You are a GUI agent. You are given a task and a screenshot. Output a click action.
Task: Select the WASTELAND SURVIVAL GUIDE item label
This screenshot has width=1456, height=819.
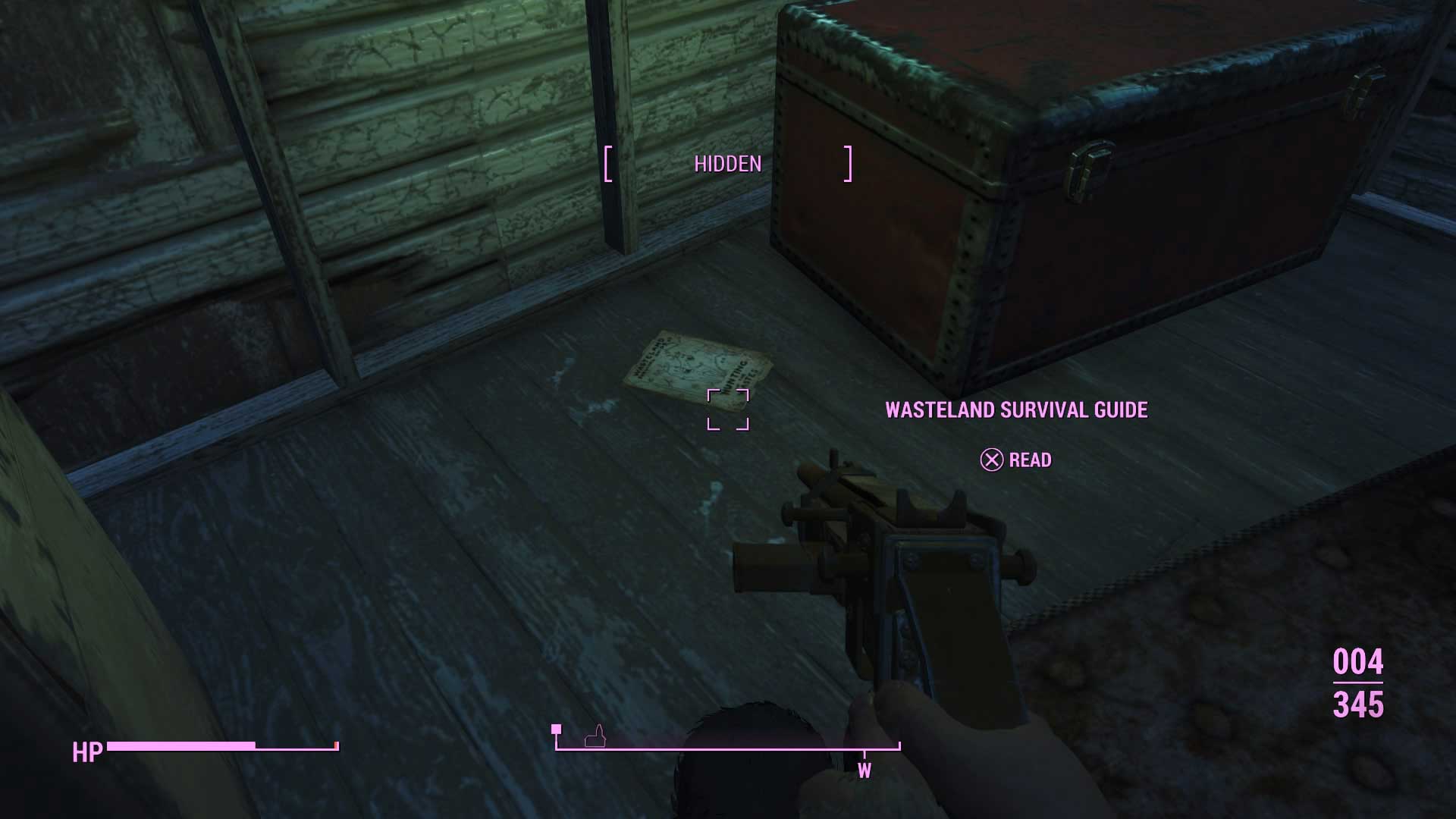point(1017,410)
